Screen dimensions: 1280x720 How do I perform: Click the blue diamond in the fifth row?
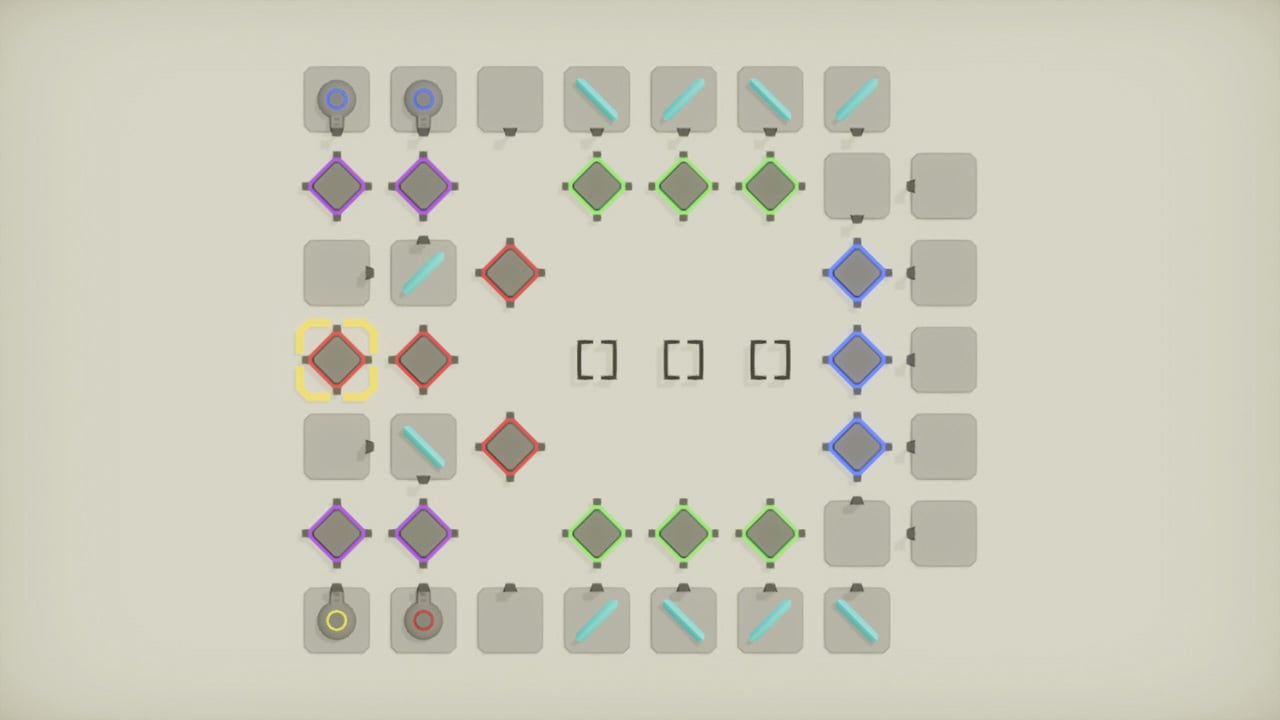[856, 447]
